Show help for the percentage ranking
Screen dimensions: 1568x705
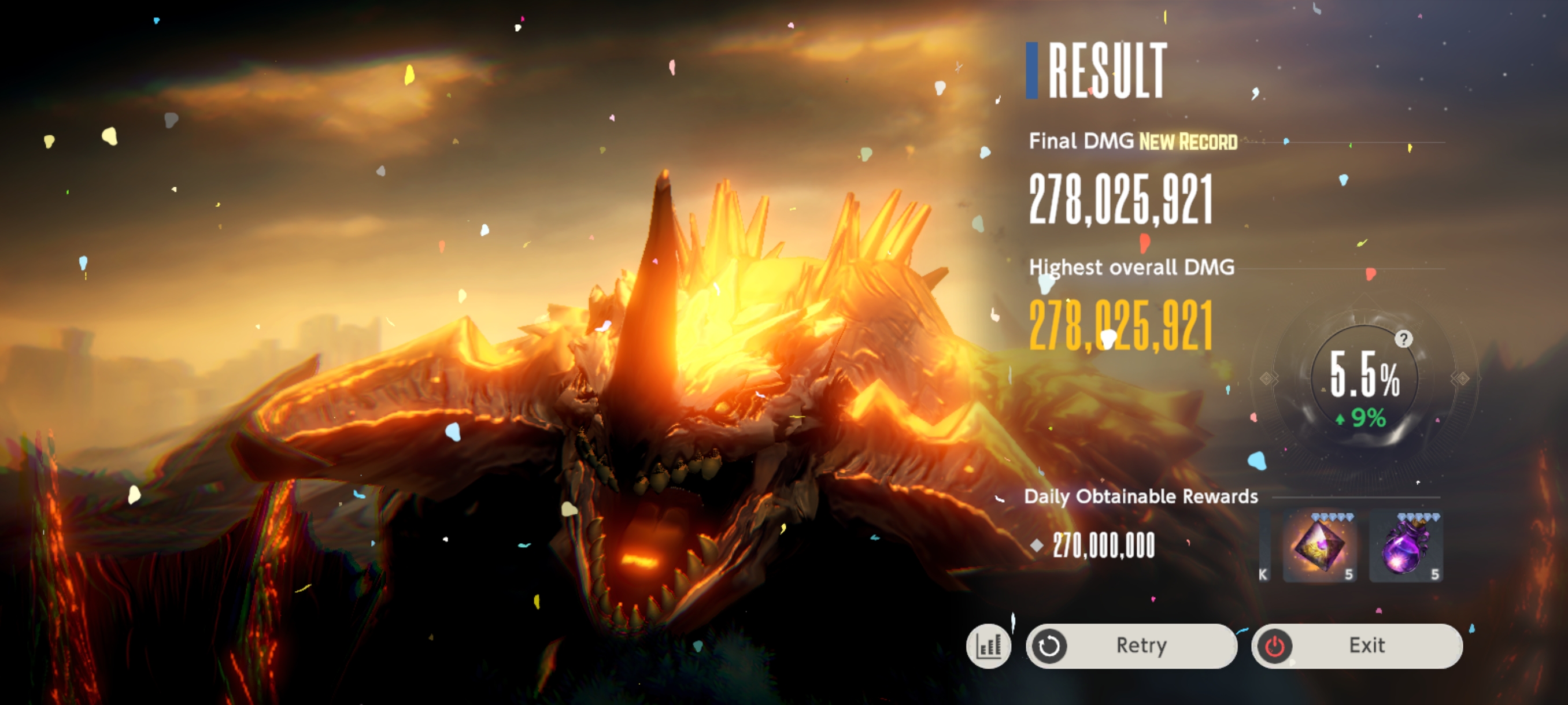coord(1403,339)
